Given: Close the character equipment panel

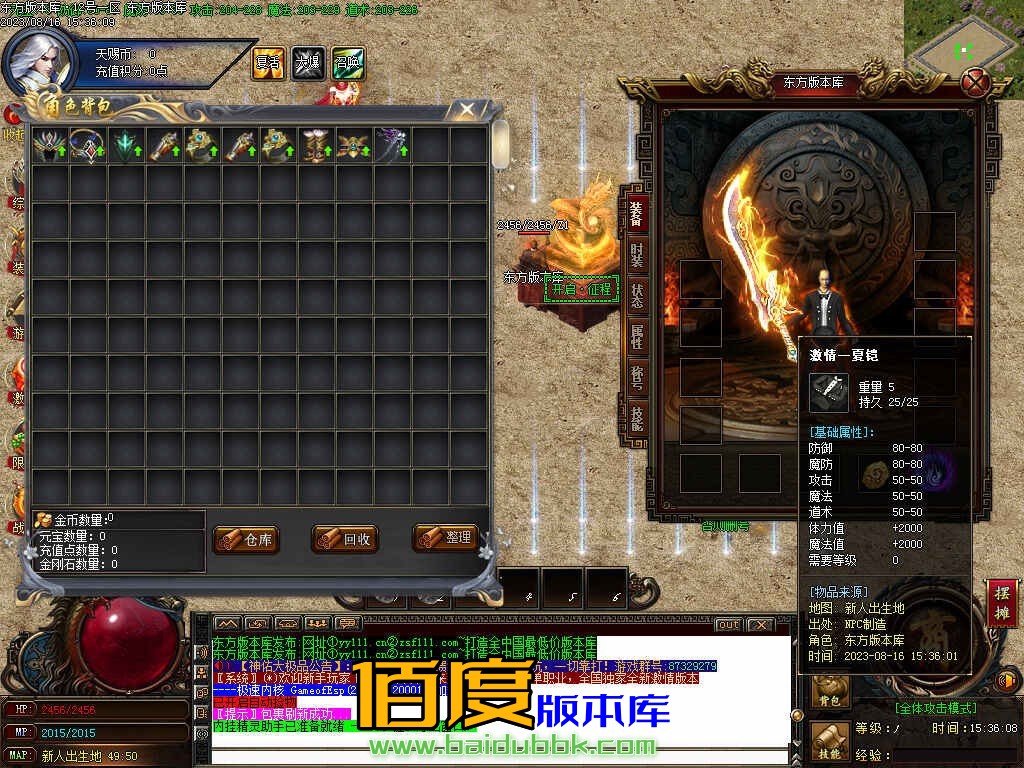Looking at the screenshot, I should coord(974,83).
